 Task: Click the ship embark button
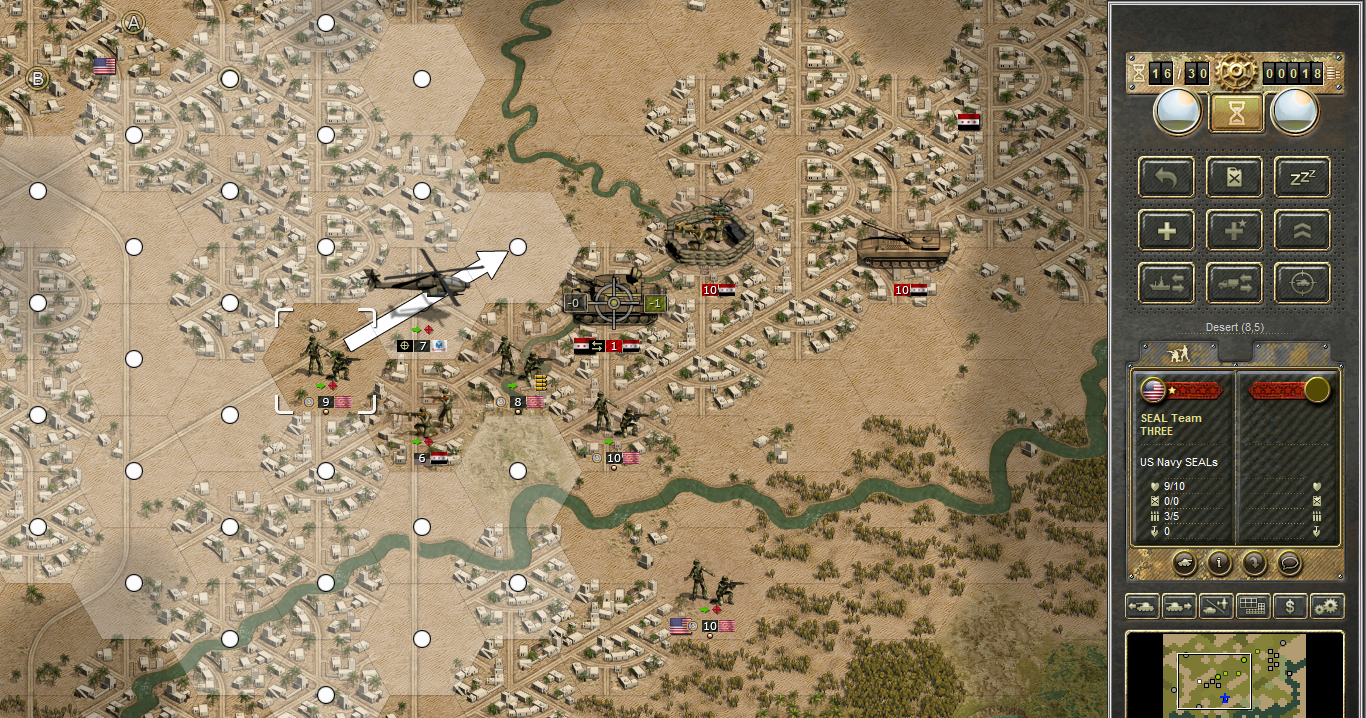pyautogui.click(x=1167, y=284)
